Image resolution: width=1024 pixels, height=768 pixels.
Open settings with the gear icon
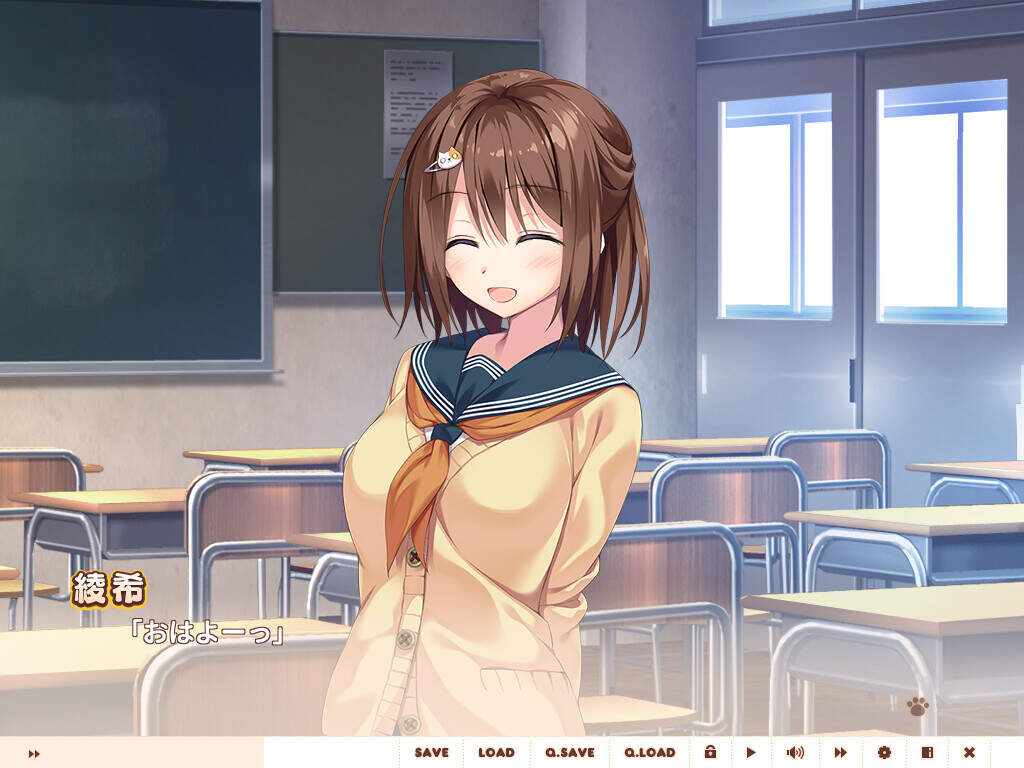click(884, 753)
